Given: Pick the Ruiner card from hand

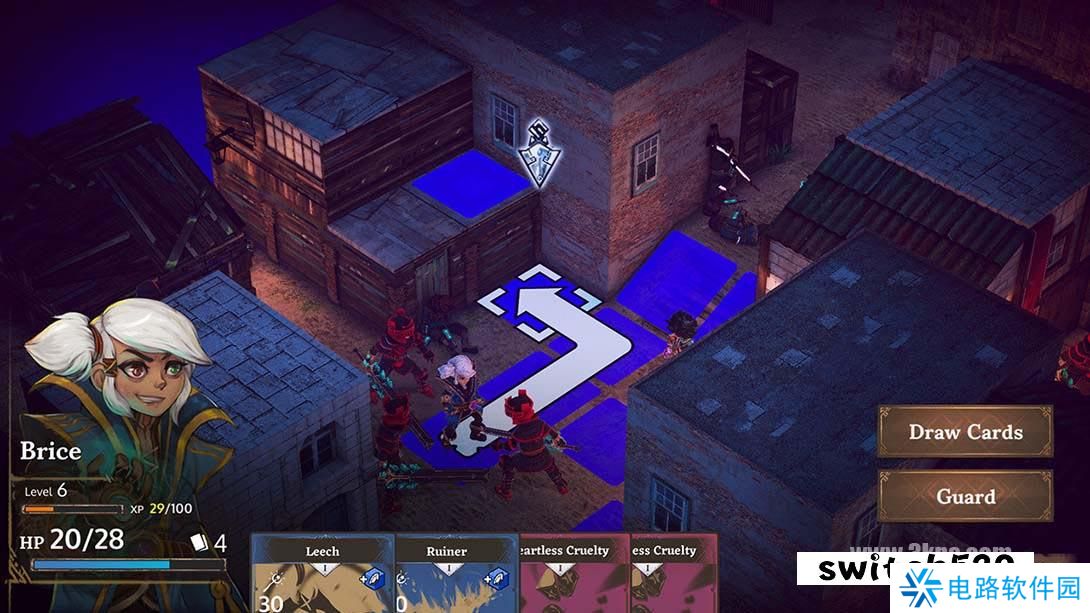Looking at the screenshot, I should pos(446,573).
